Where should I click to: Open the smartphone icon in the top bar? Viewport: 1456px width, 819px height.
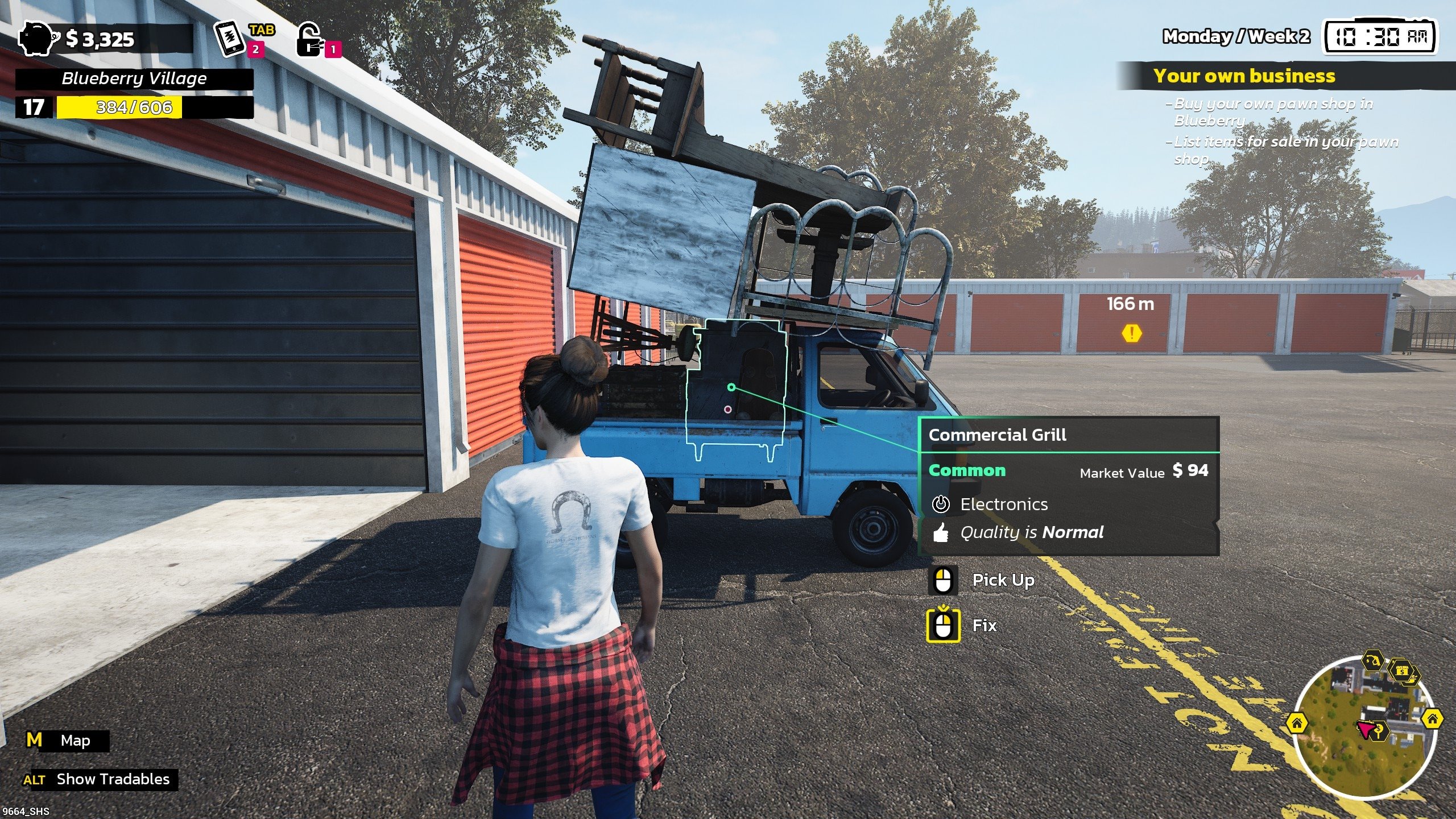tap(230, 39)
